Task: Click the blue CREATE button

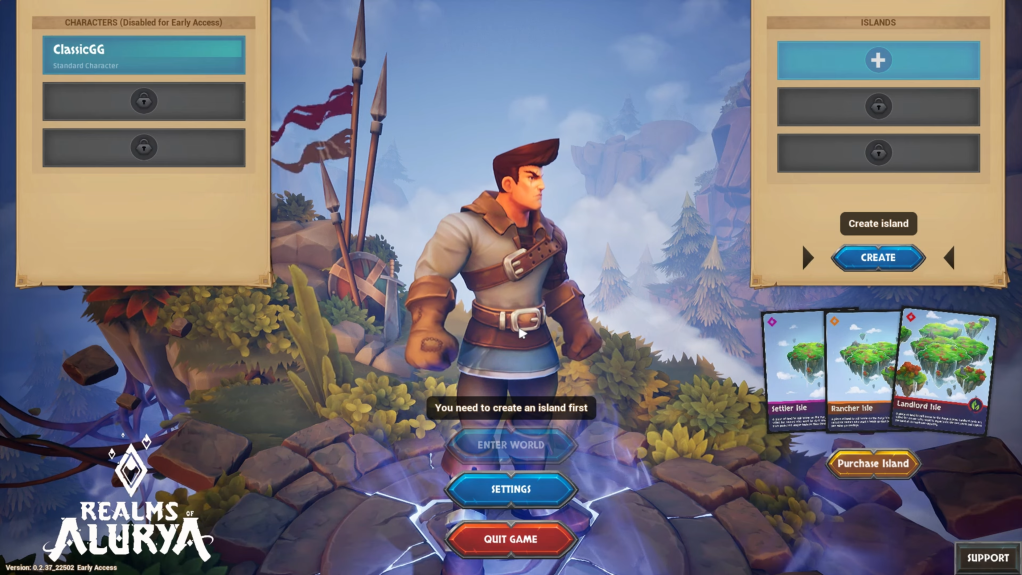Action: click(x=878, y=258)
